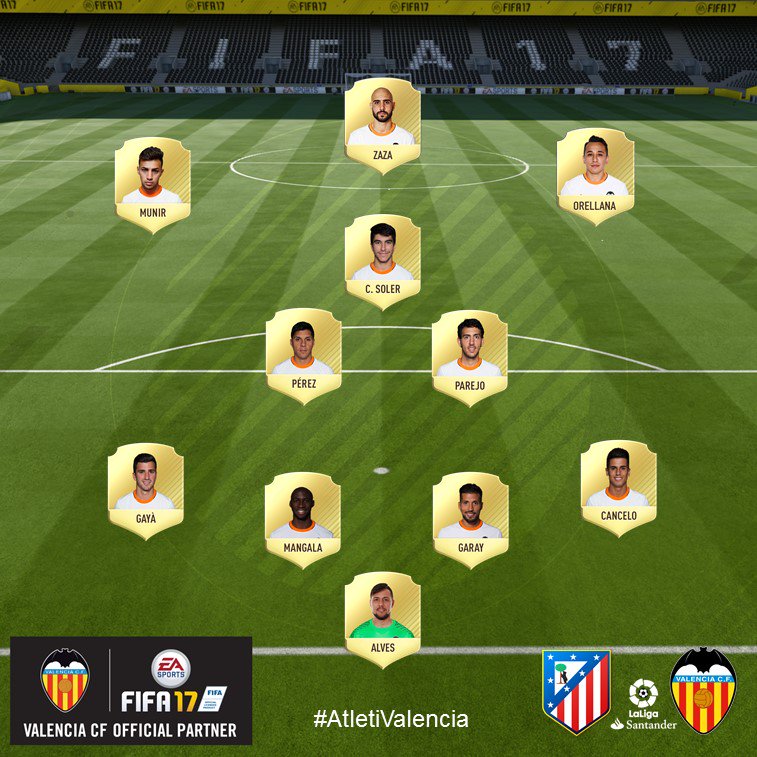Image resolution: width=757 pixels, height=757 pixels.
Task: Pick the Garay centre-back card
Action: [x=470, y=518]
